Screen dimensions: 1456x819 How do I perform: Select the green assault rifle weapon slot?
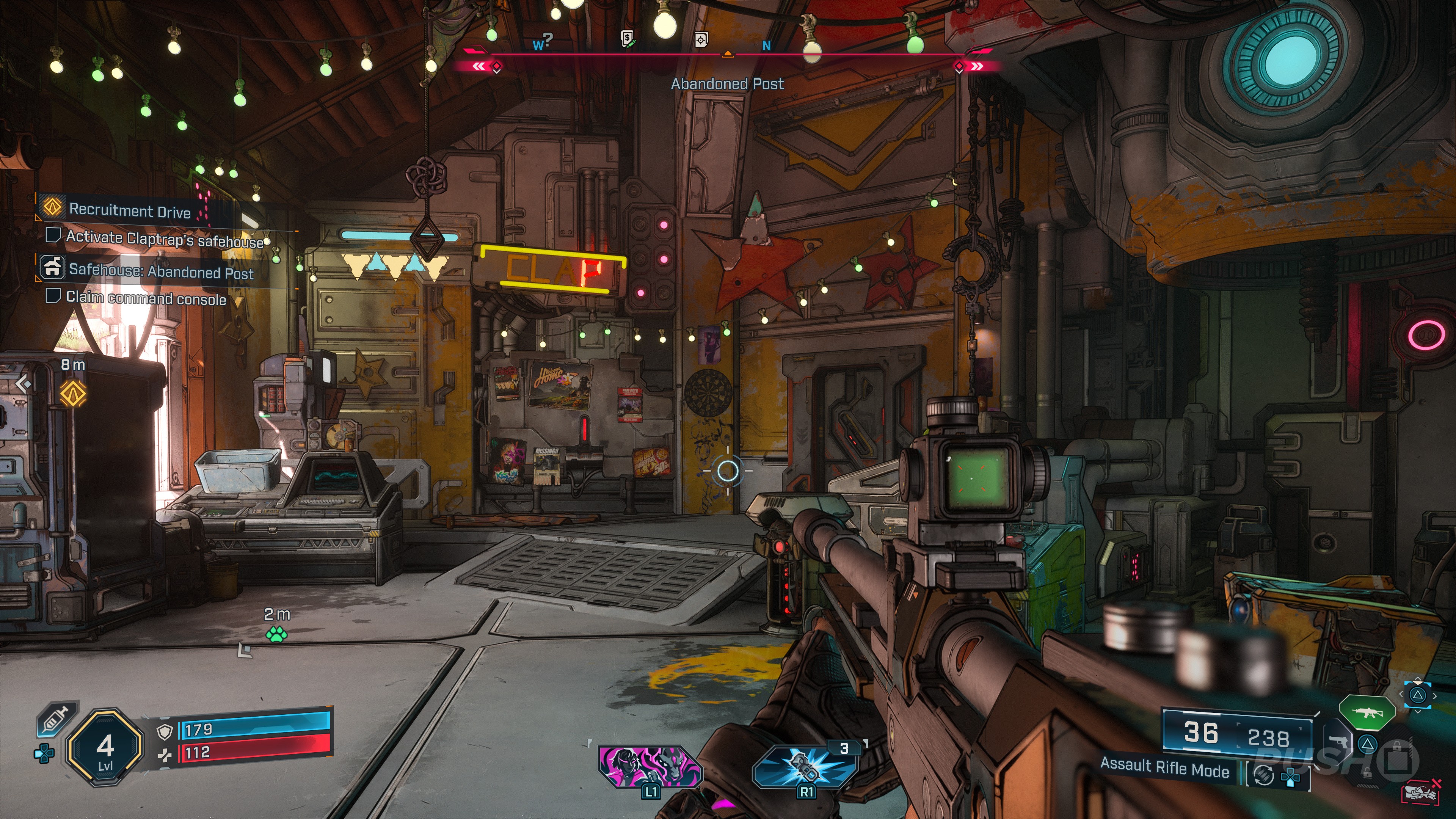(1367, 713)
